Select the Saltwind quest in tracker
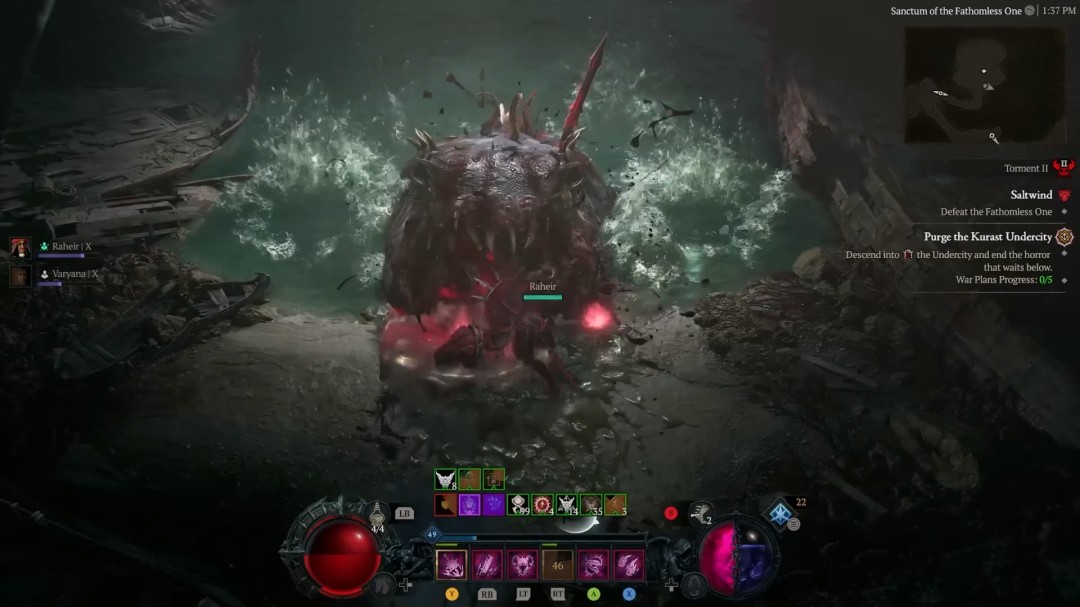The image size is (1080, 607). point(1030,195)
